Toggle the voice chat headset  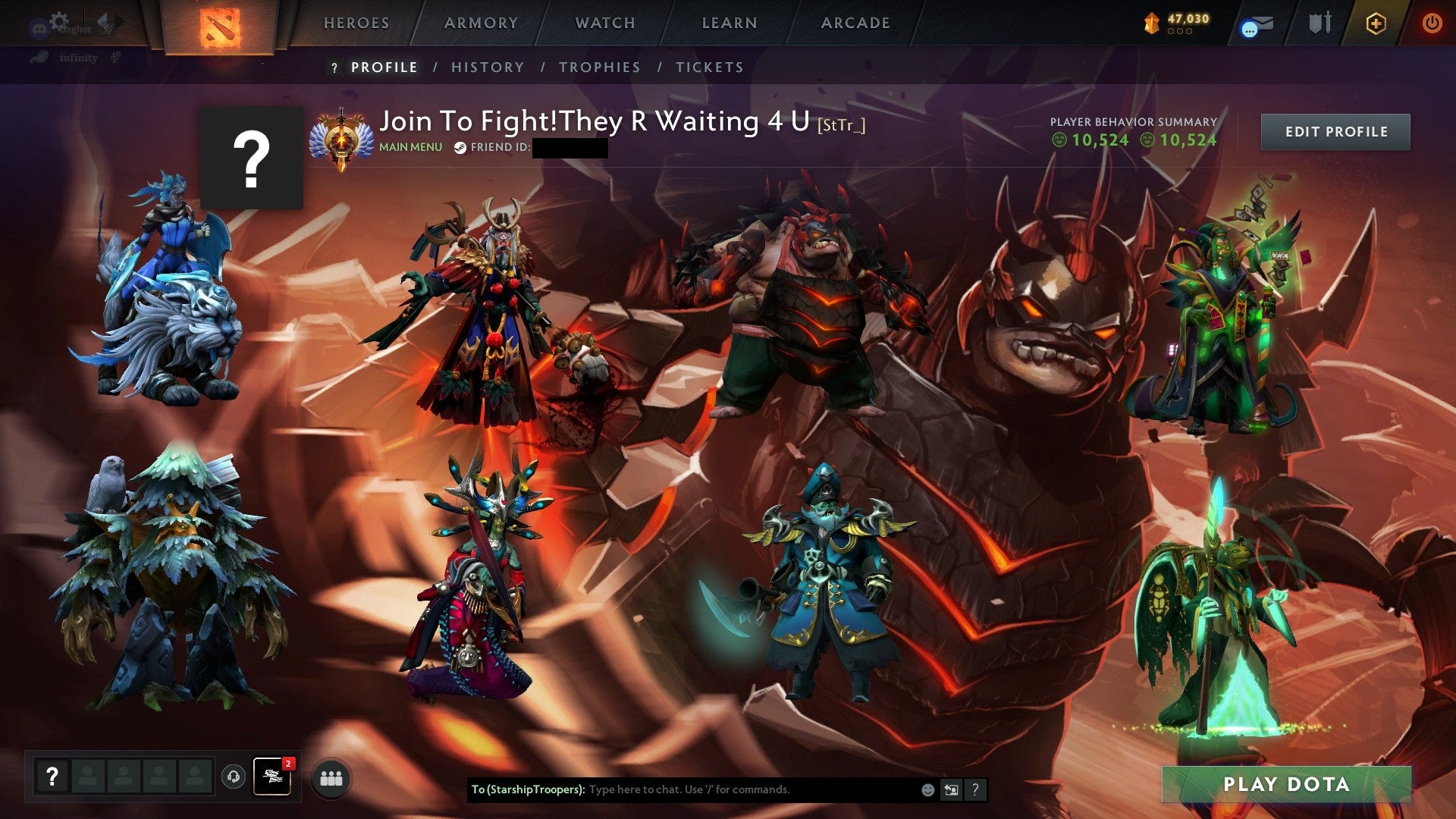(234, 775)
